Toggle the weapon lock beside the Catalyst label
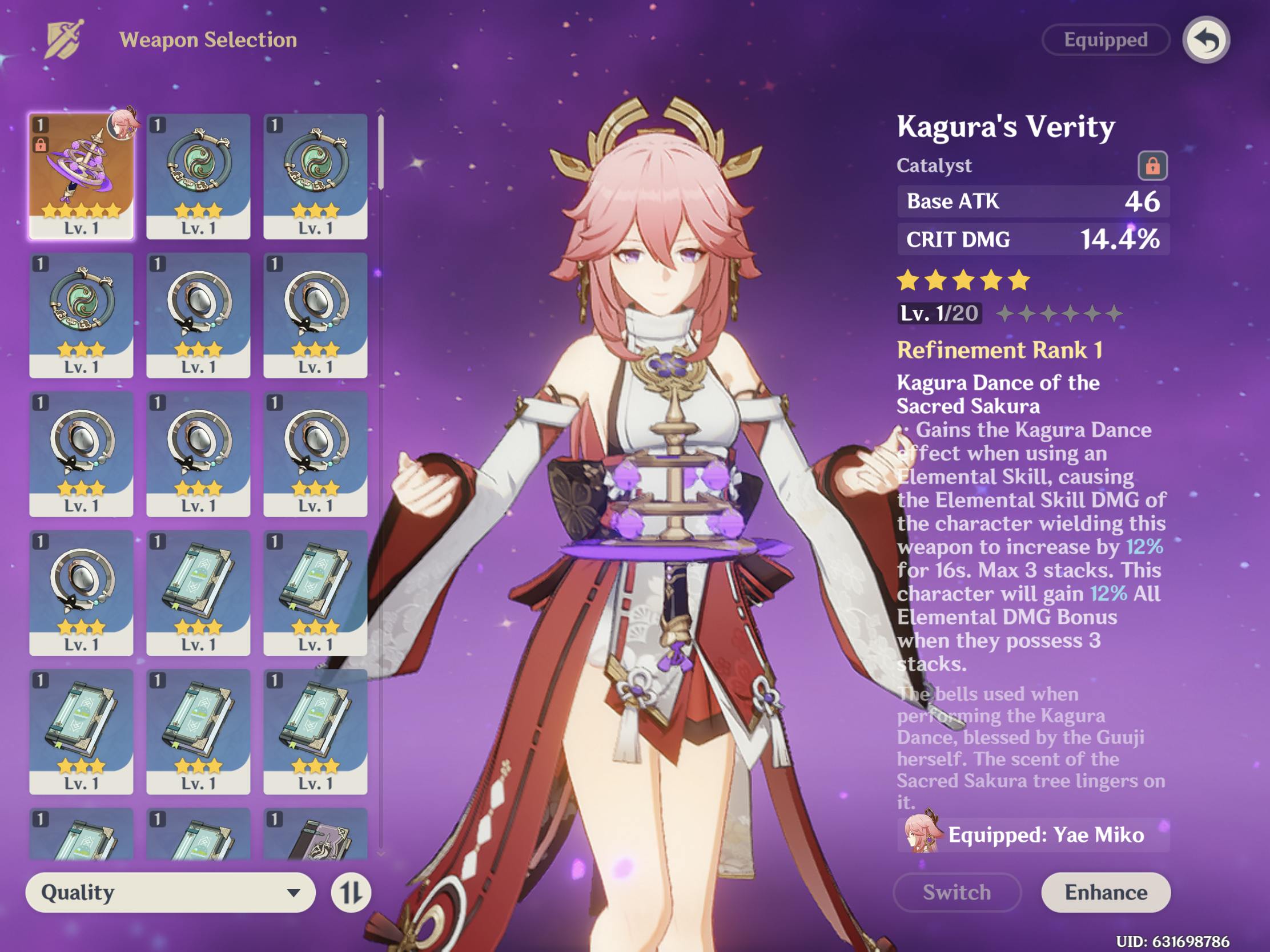This screenshot has width=1270, height=952. click(x=1152, y=166)
